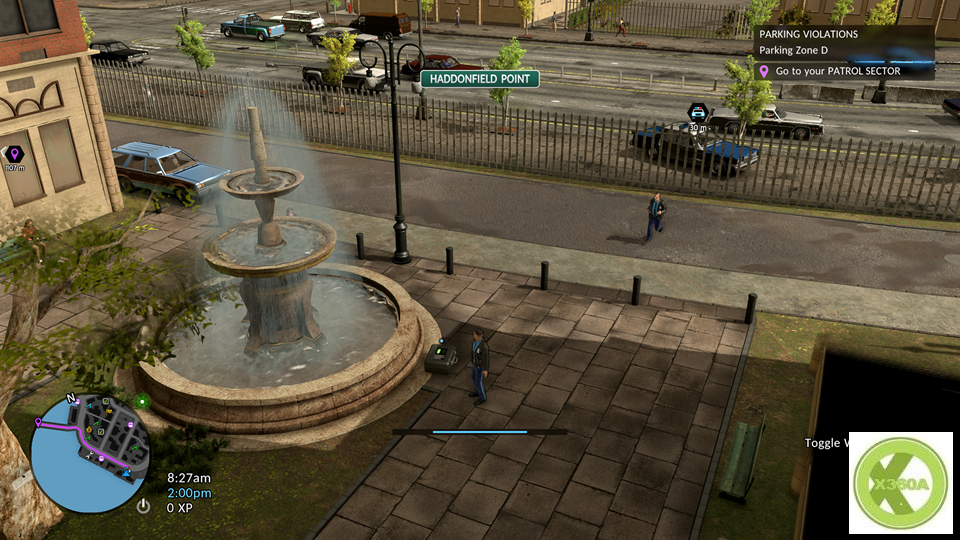Click the power icon beside the clock
The width and height of the screenshot is (960, 540).
coord(144,506)
